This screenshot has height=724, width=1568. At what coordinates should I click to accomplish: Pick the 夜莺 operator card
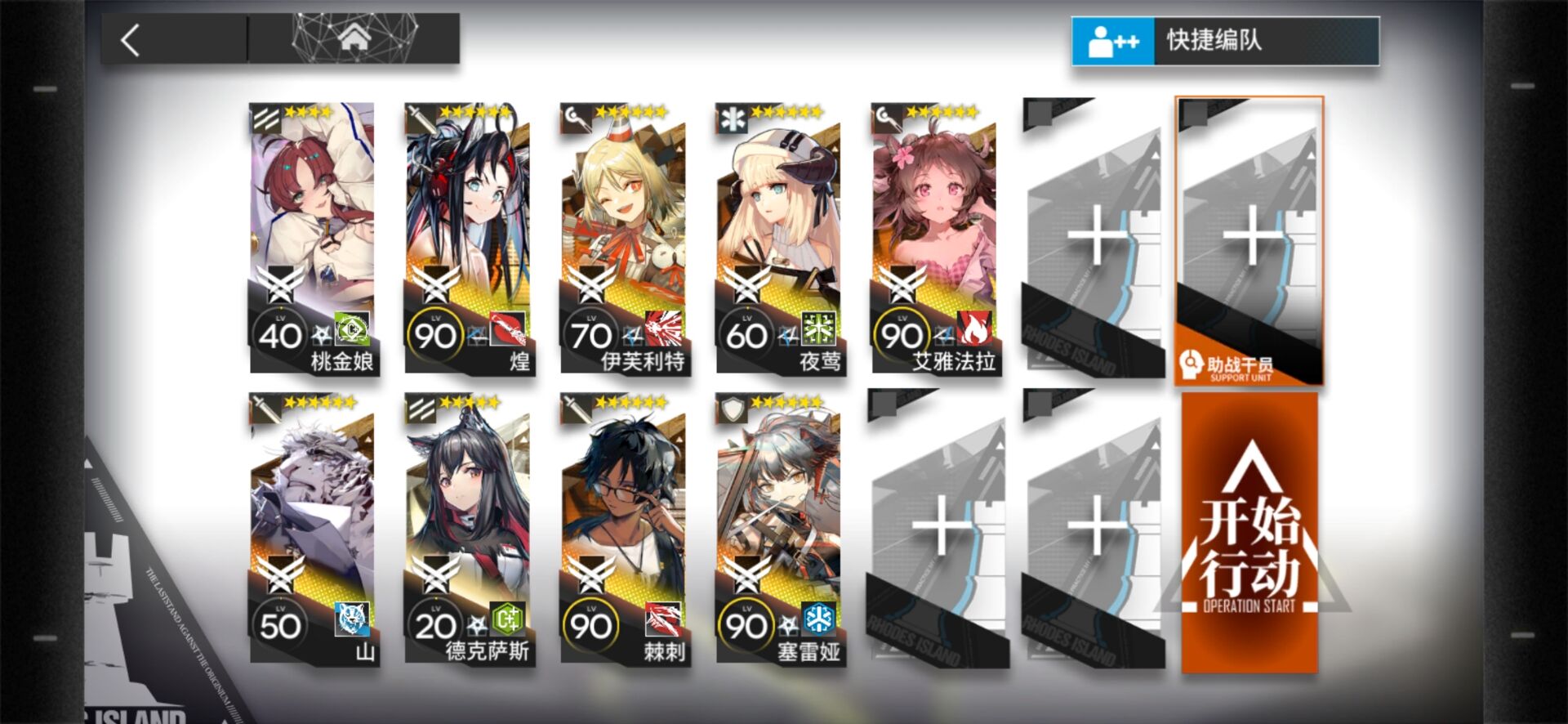[778, 237]
